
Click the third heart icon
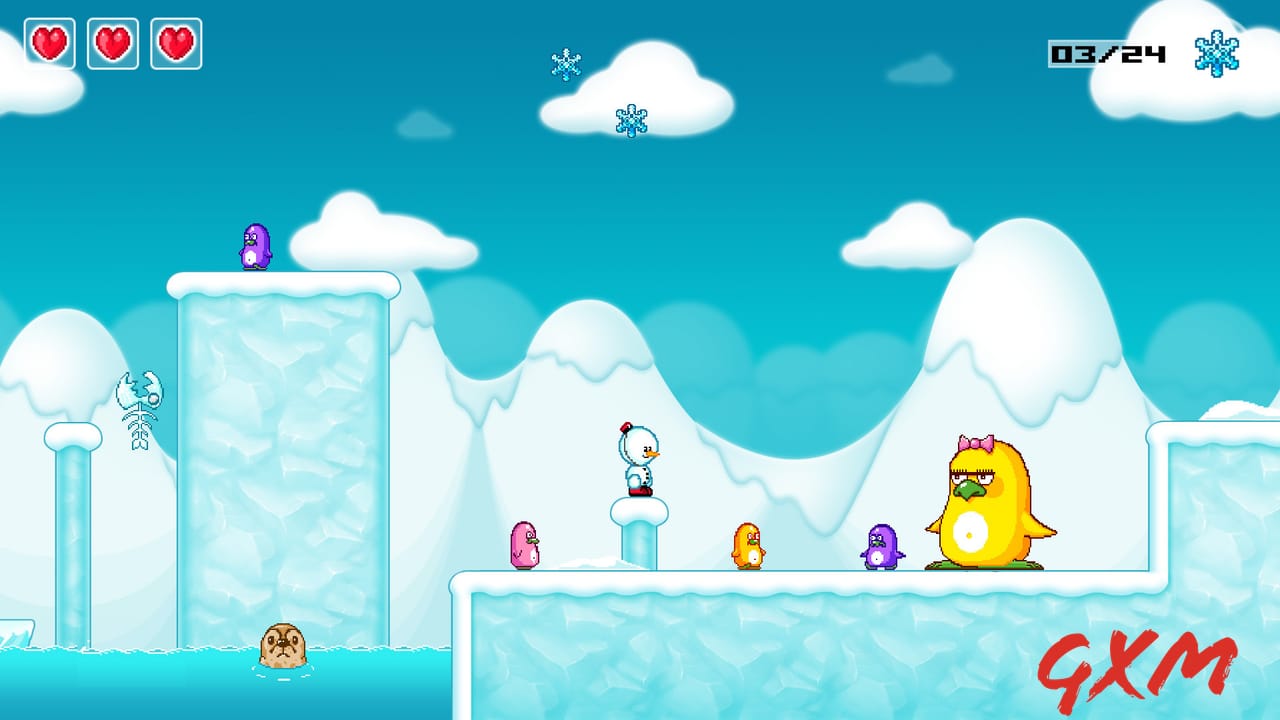coord(177,44)
